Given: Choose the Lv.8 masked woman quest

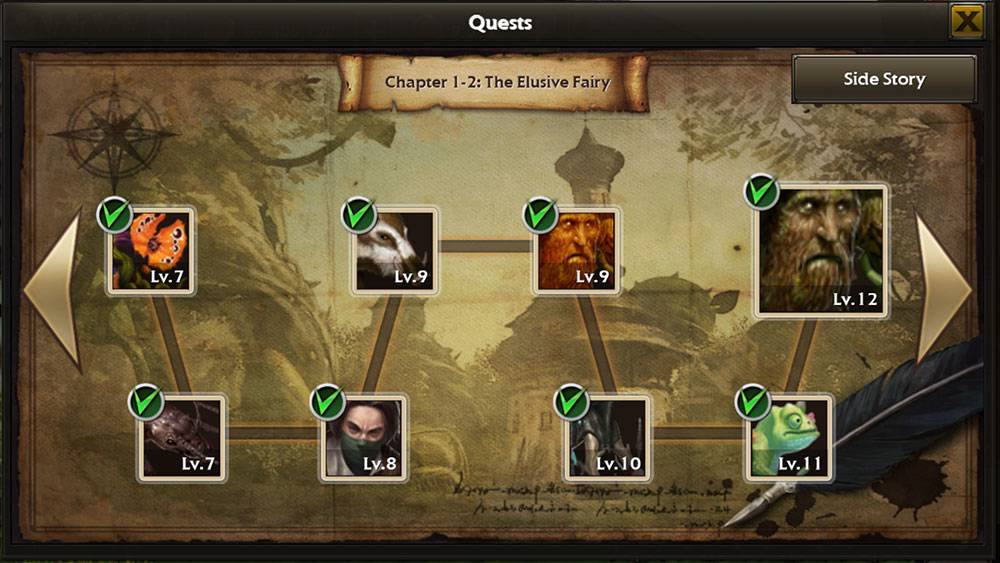Looking at the screenshot, I should click(364, 438).
